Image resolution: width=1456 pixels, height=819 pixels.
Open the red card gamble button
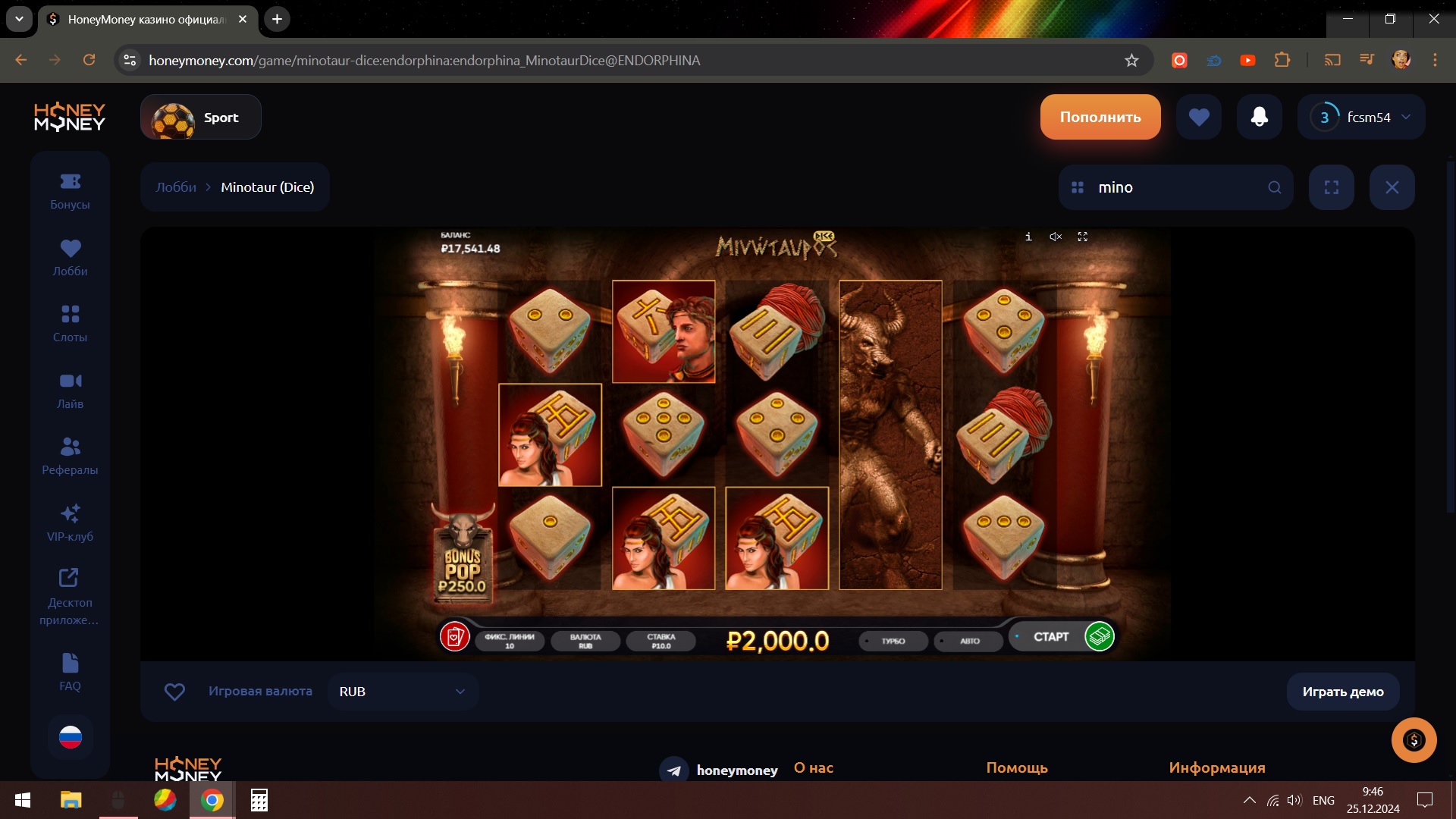point(455,637)
